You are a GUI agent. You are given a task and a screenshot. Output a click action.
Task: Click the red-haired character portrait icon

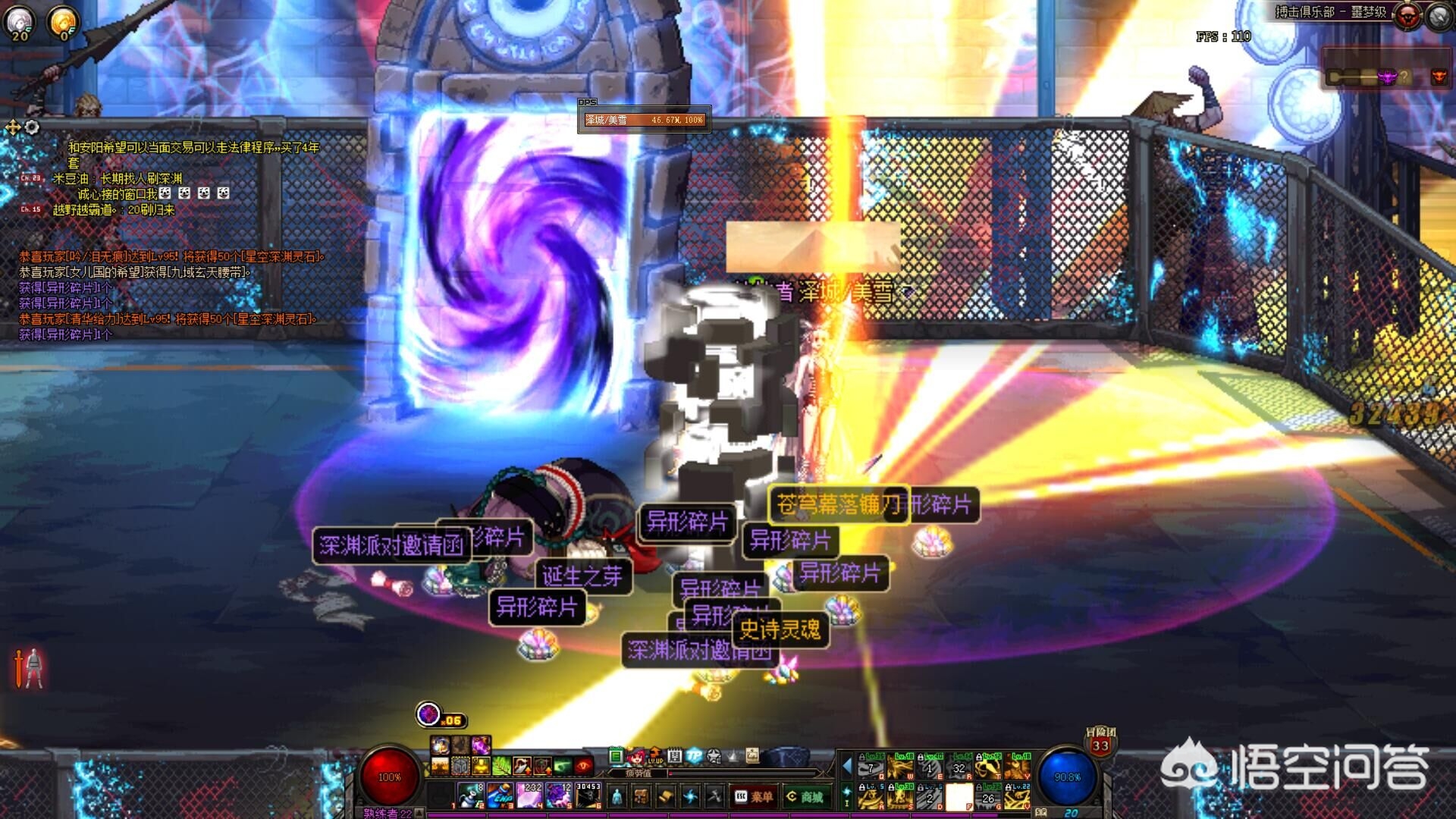636,755
